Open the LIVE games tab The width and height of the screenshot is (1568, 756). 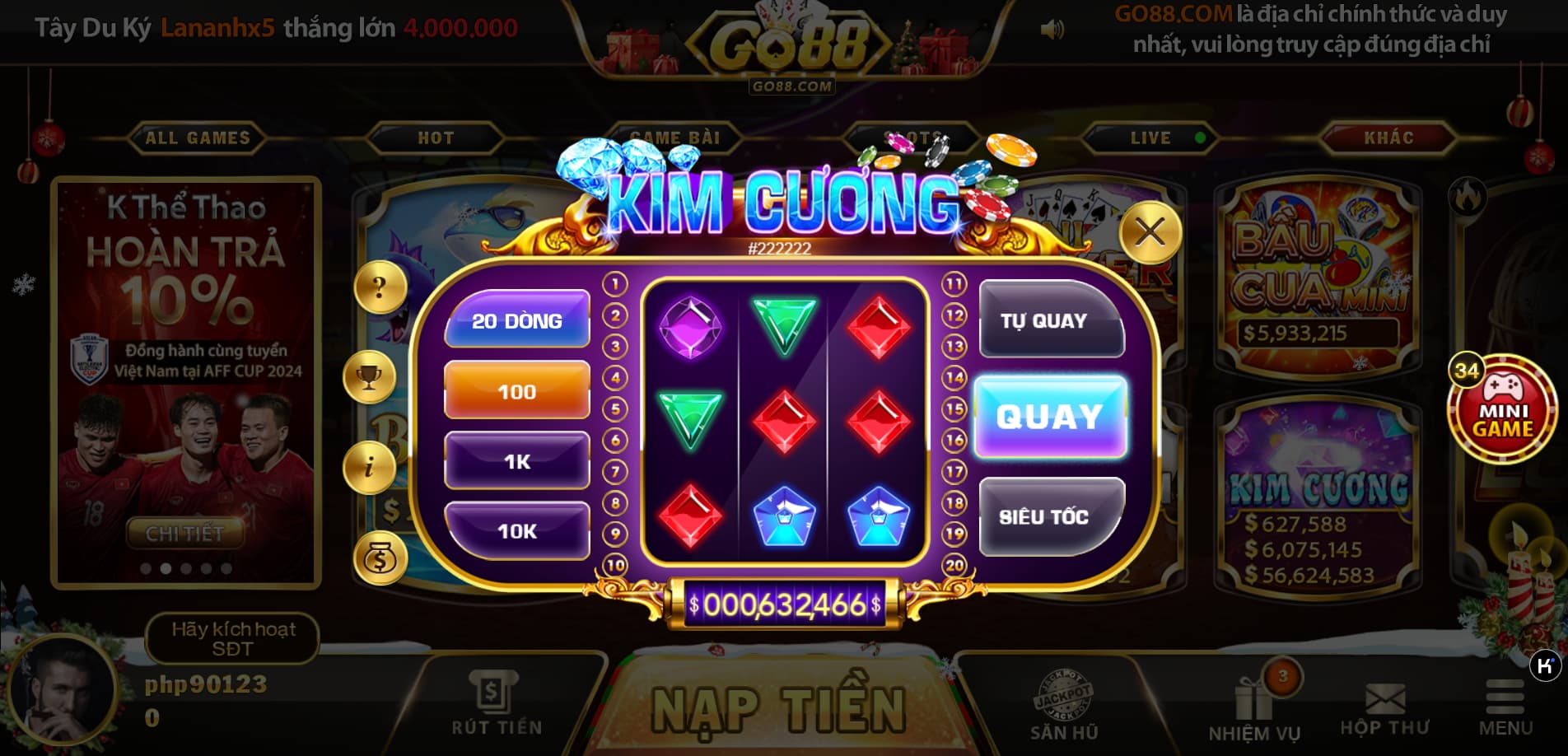pos(1150,138)
